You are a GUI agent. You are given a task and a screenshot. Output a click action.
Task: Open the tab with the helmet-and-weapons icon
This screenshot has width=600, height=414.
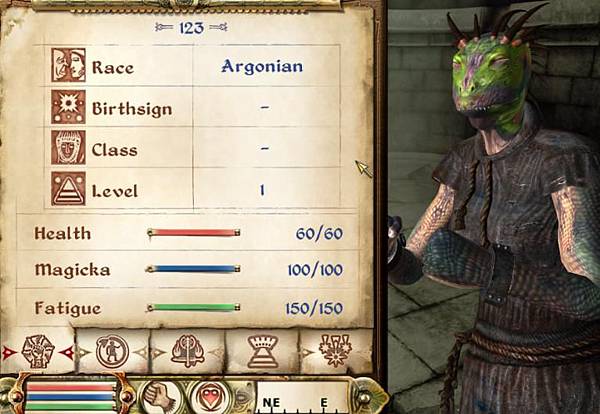click(187, 351)
